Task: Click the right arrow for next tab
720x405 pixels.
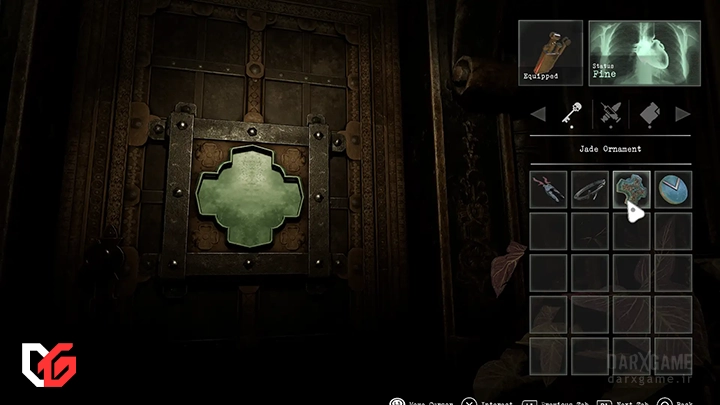Action: point(682,114)
